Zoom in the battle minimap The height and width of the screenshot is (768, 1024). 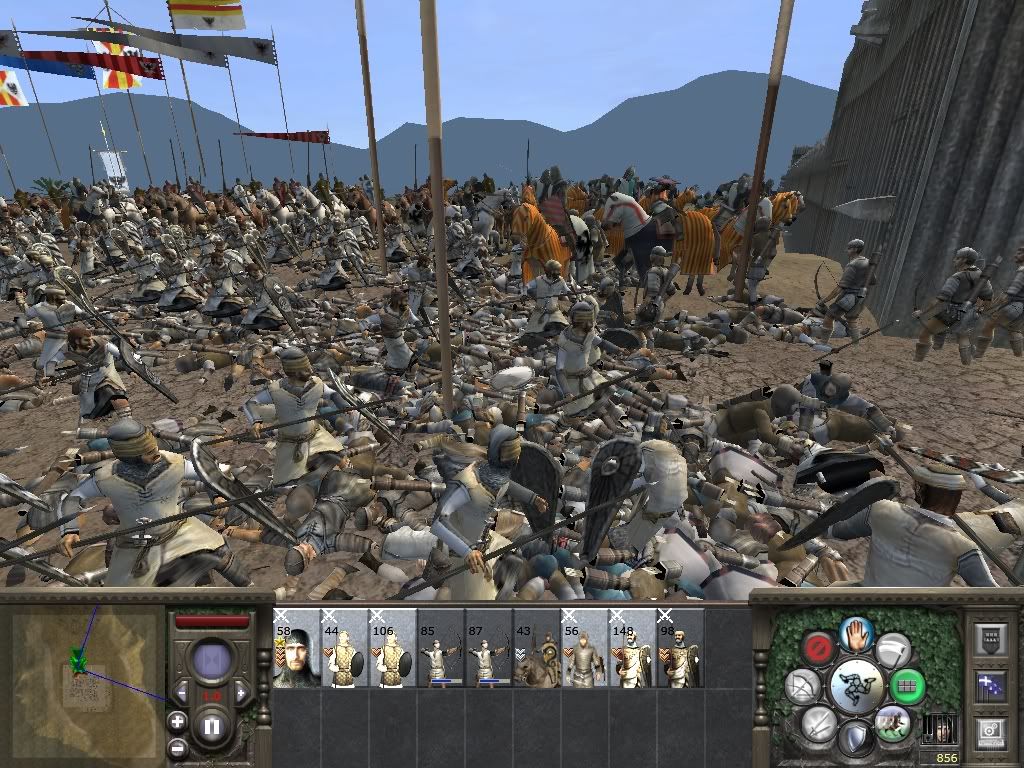tap(177, 721)
